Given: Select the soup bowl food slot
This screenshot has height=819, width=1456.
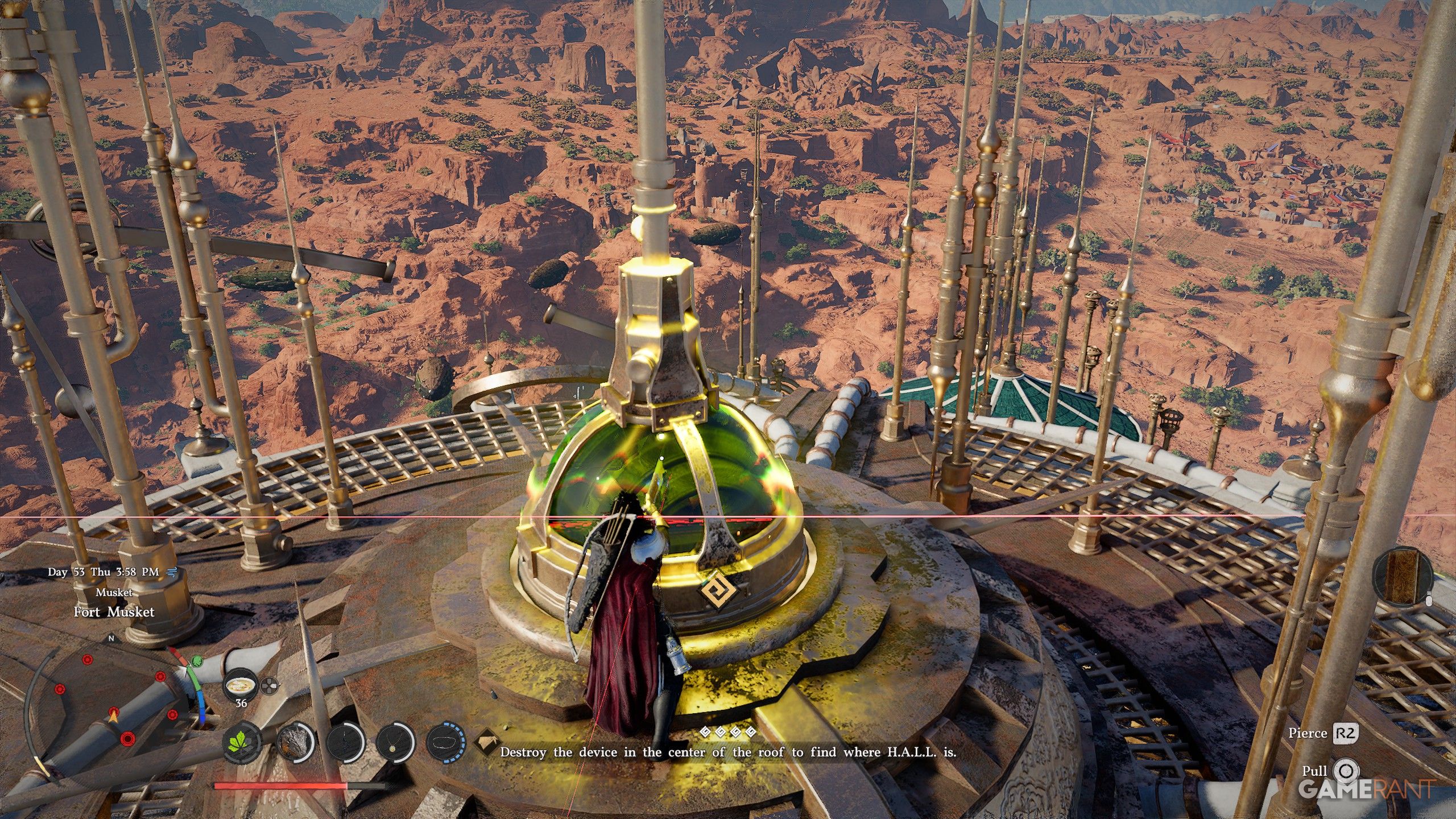Looking at the screenshot, I should 241,685.
